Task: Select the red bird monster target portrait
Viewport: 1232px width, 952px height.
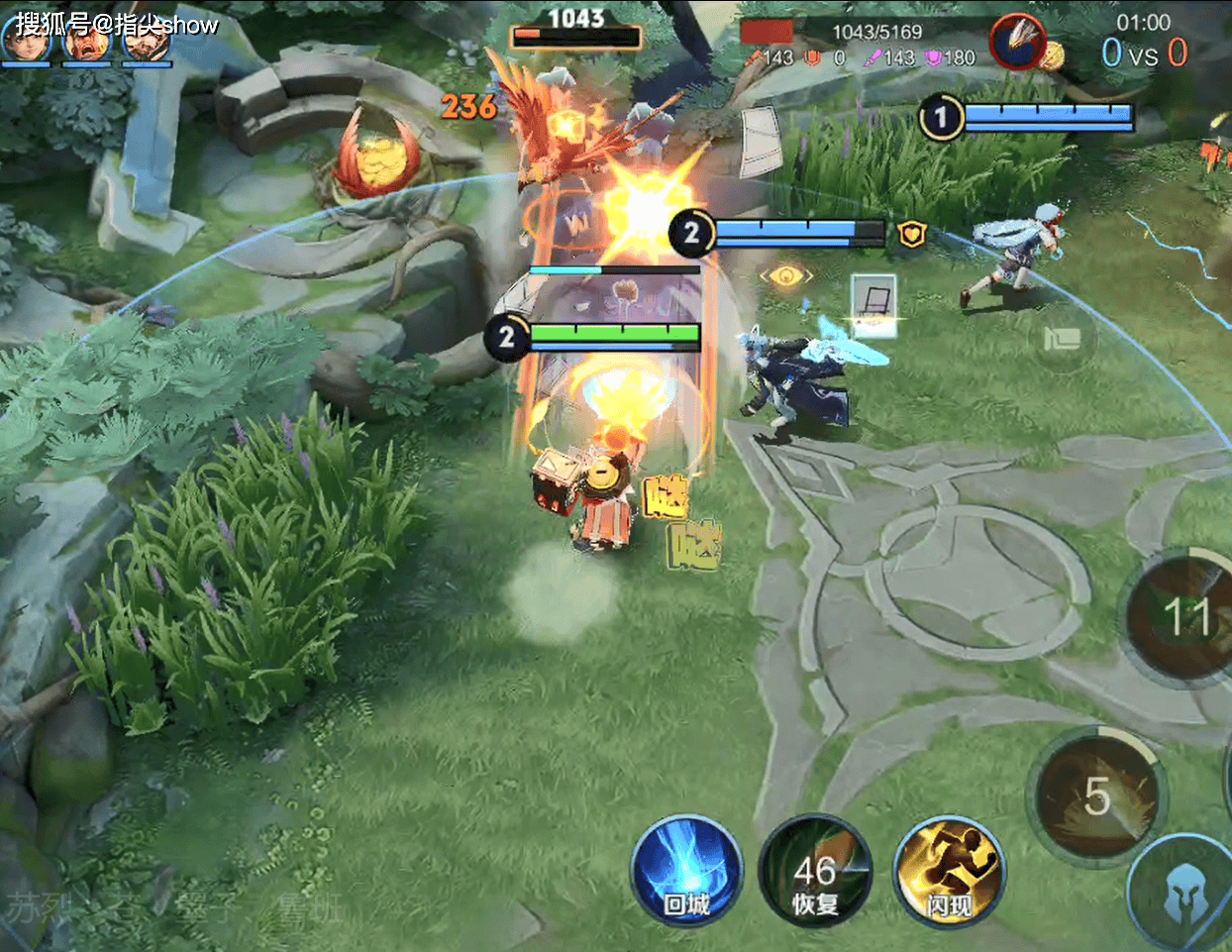Action: click(x=1018, y=43)
